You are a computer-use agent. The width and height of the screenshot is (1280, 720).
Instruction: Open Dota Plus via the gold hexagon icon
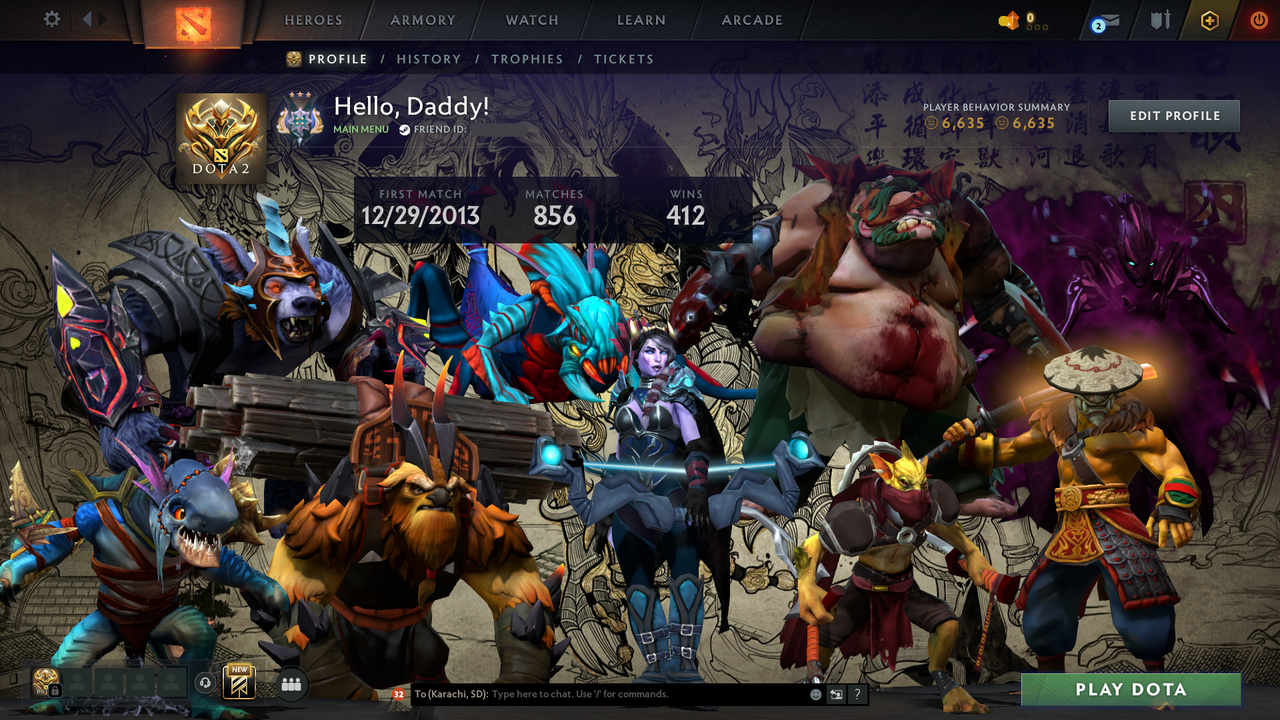(x=1209, y=19)
